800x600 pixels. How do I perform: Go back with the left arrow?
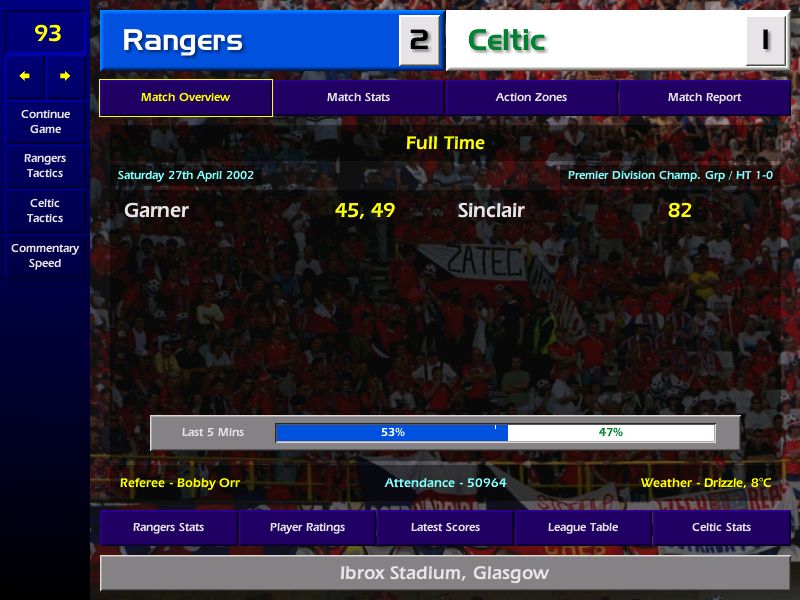25,76
